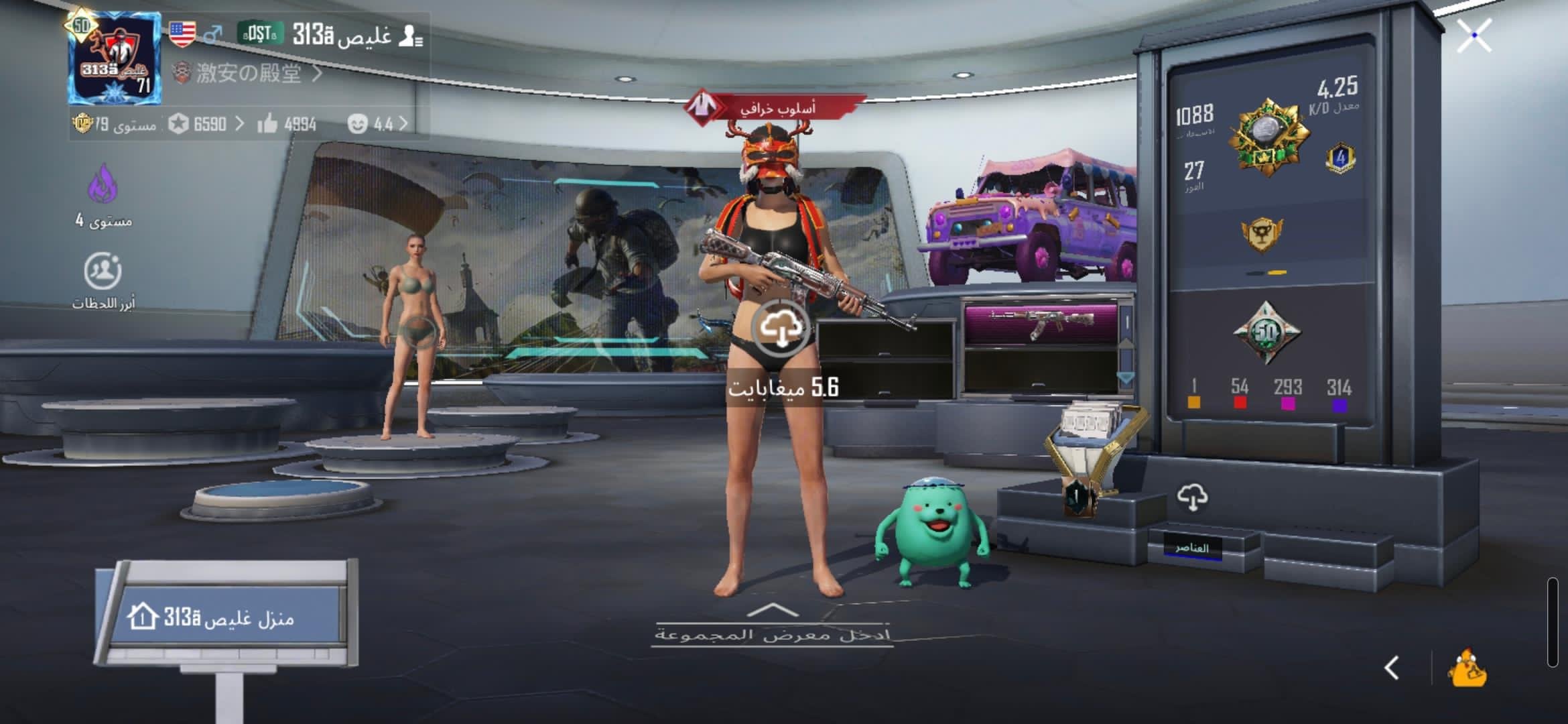Open the 激安の殿堂 clan page
Viewport: 1568px width, 724px height.
[x=248, y=73]
